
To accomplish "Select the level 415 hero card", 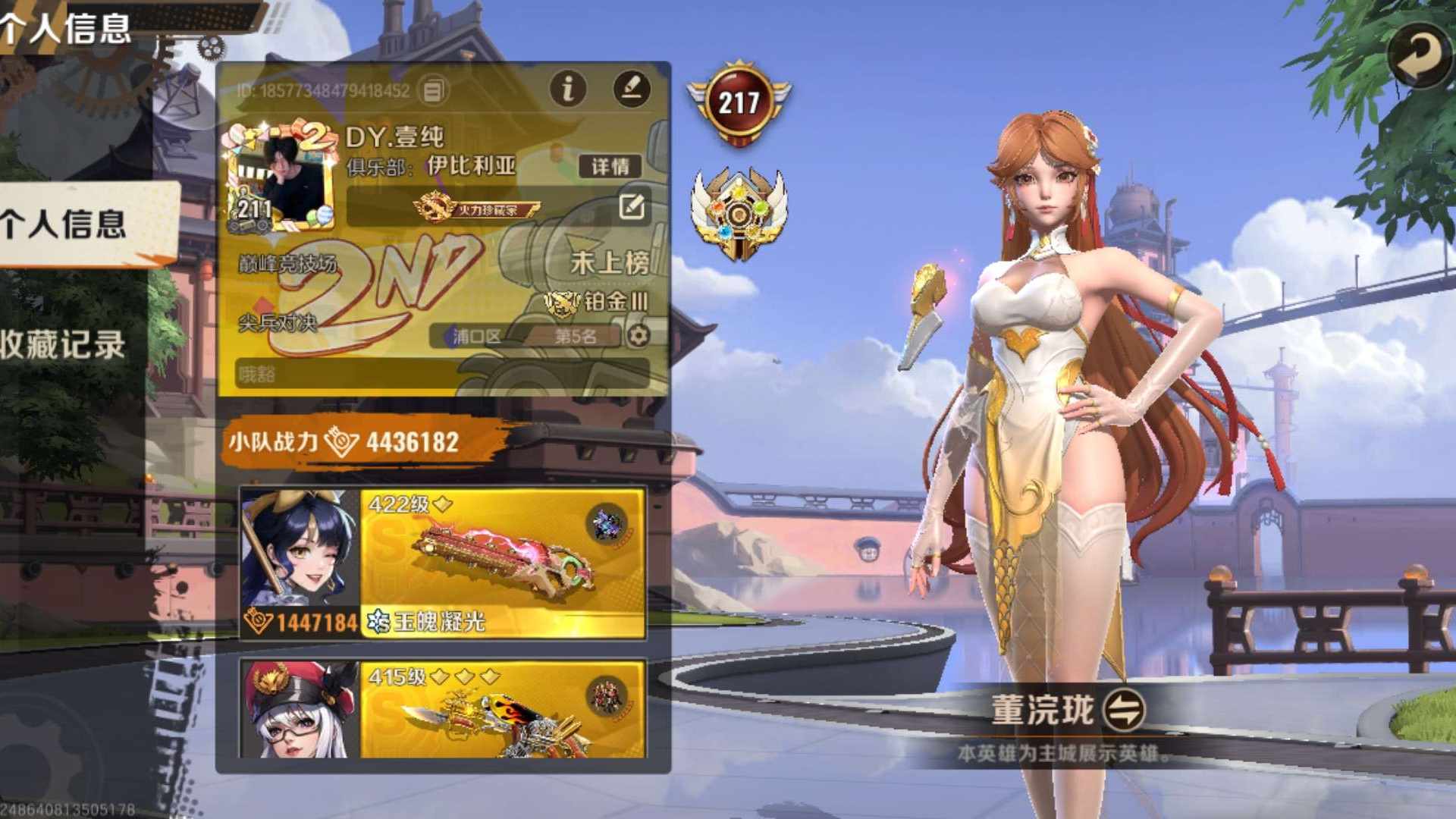I will (x=442, y=709).
